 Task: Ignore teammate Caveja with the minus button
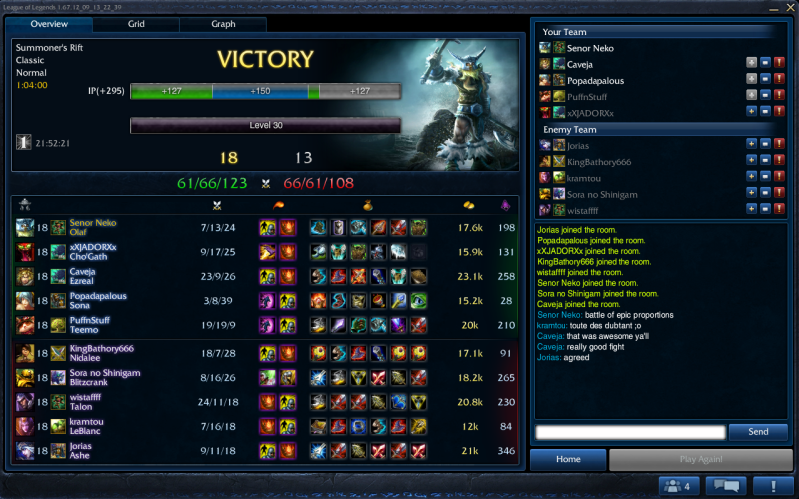[763, 63]
